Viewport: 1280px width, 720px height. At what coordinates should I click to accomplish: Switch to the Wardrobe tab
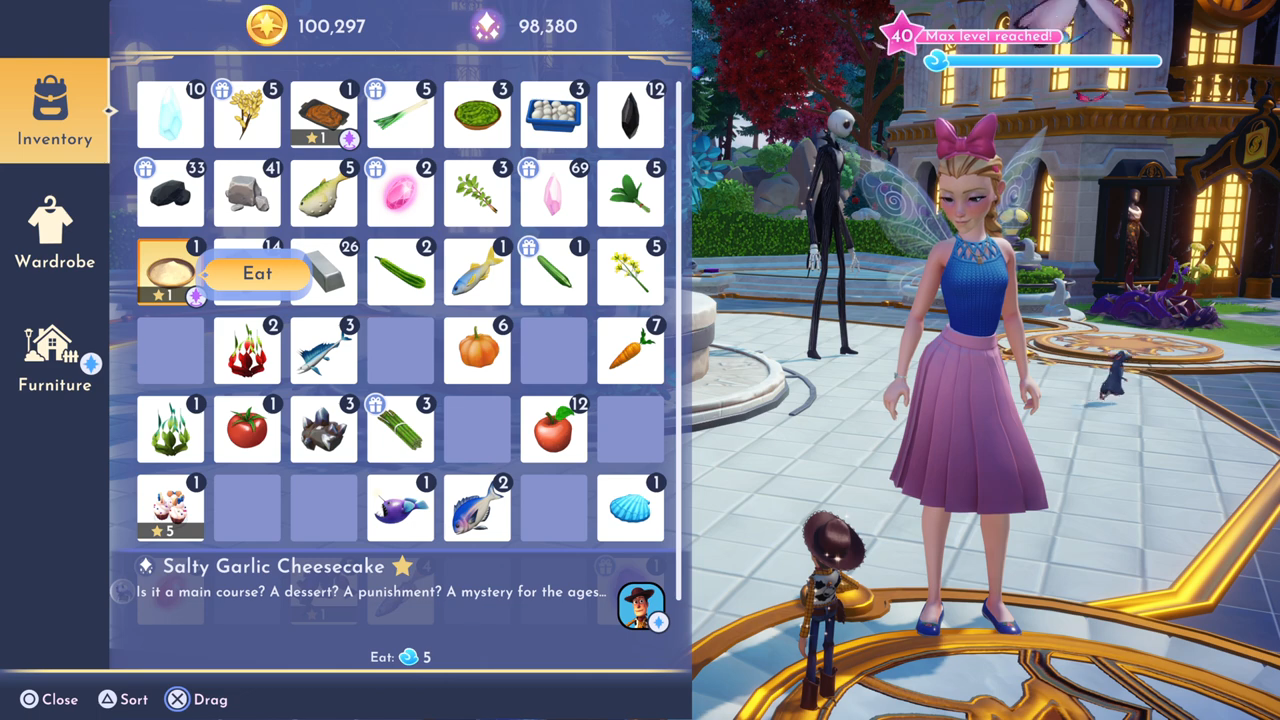(54, 233)
